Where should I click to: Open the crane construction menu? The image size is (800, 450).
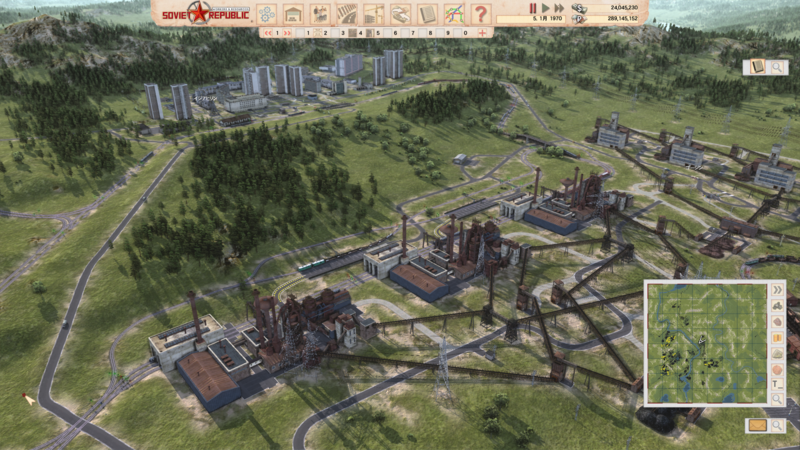(x=374, y=14)
